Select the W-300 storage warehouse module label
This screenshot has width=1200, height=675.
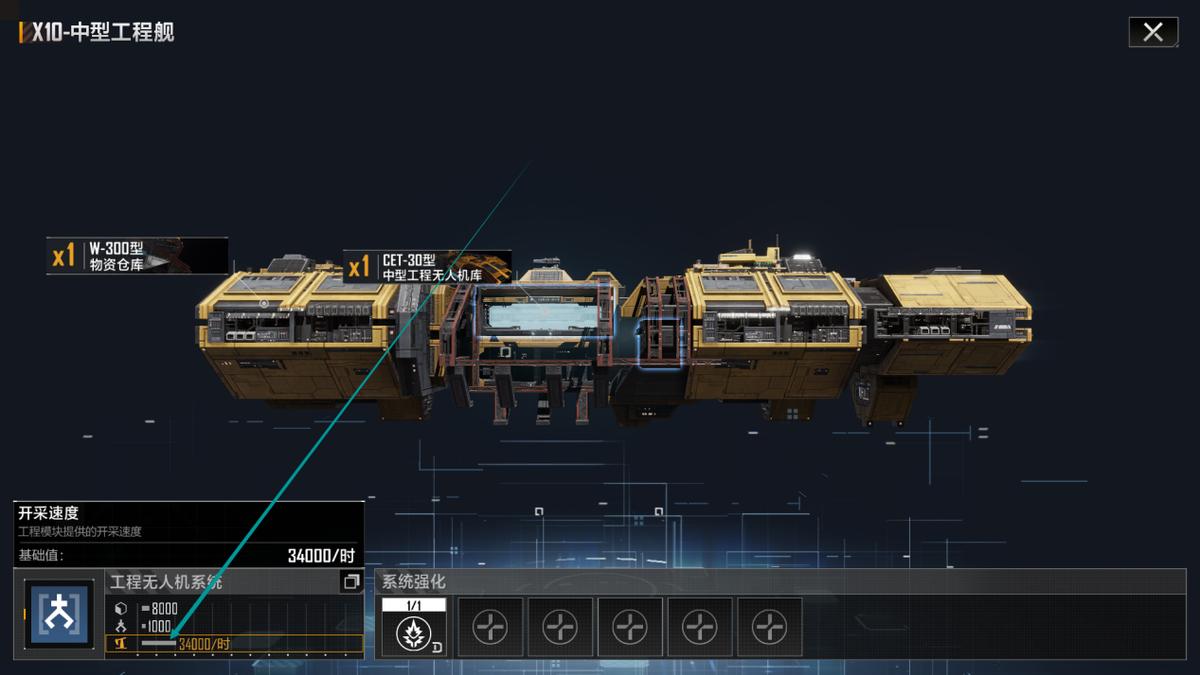pos(137,256)
